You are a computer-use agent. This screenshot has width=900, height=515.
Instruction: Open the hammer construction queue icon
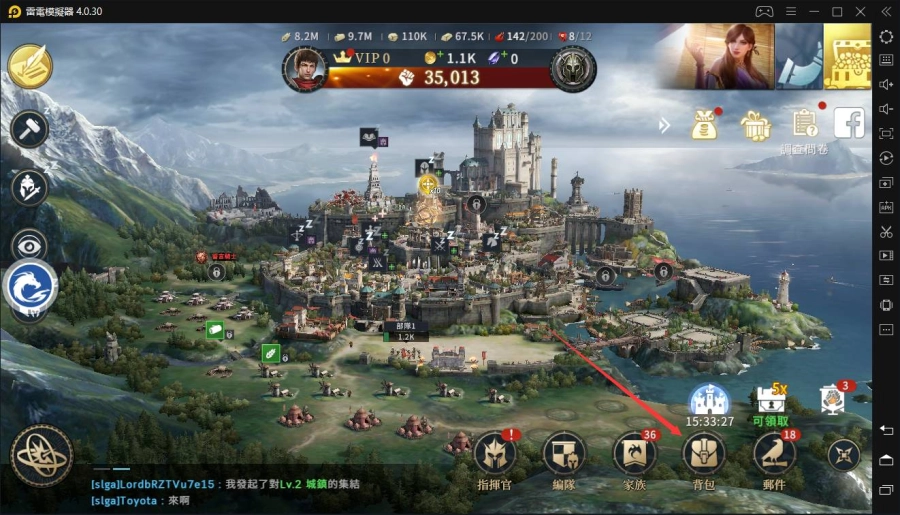(x=30, y=129)
